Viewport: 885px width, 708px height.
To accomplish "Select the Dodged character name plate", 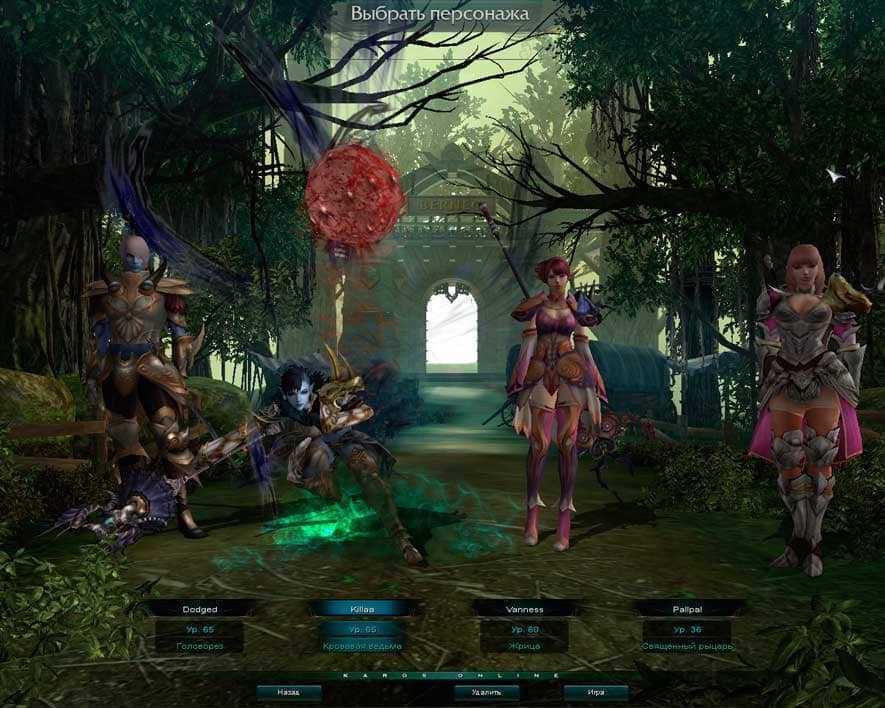I will [x=200, y=608].
